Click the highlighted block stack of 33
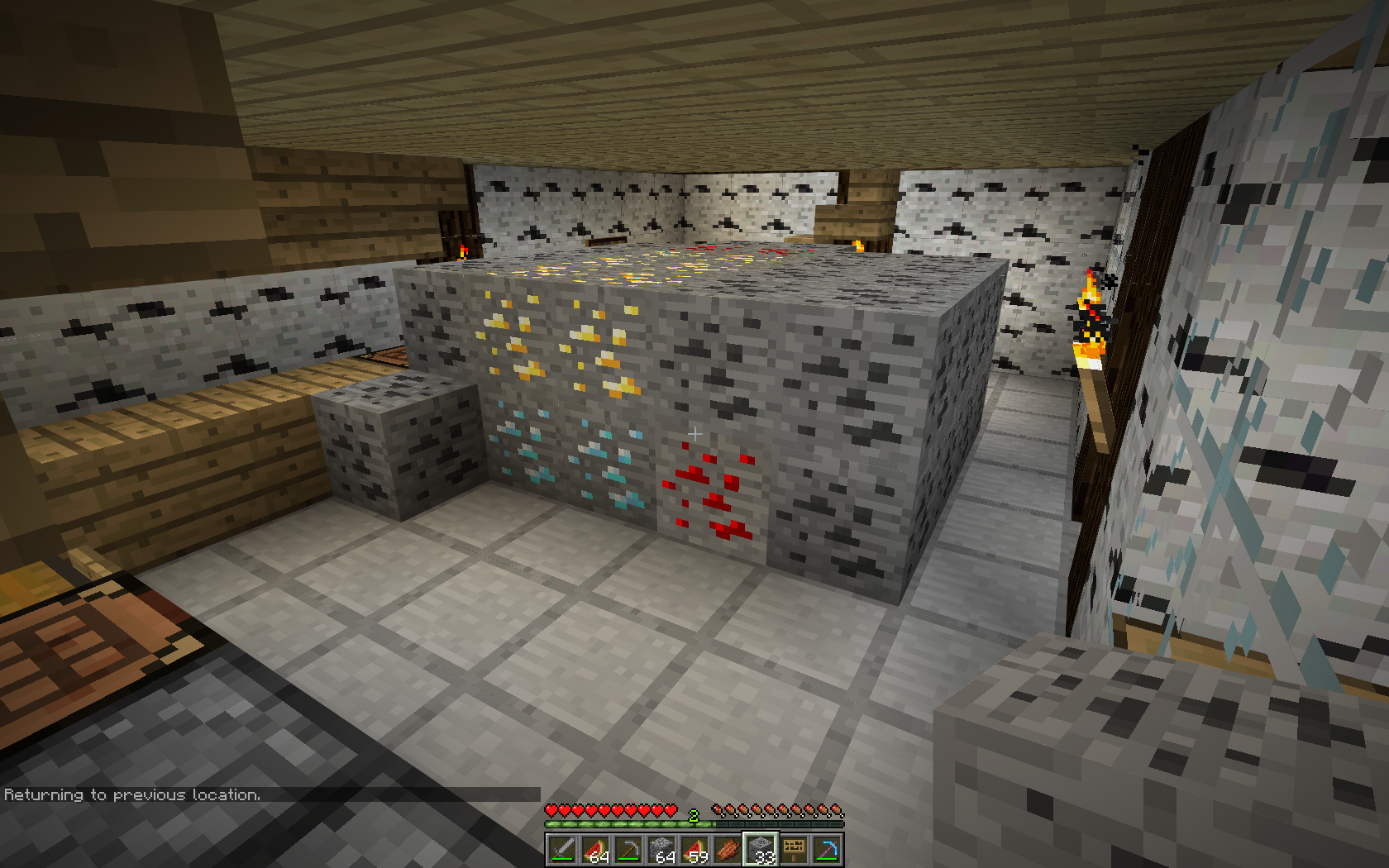1389x868 pixels. 761,849
